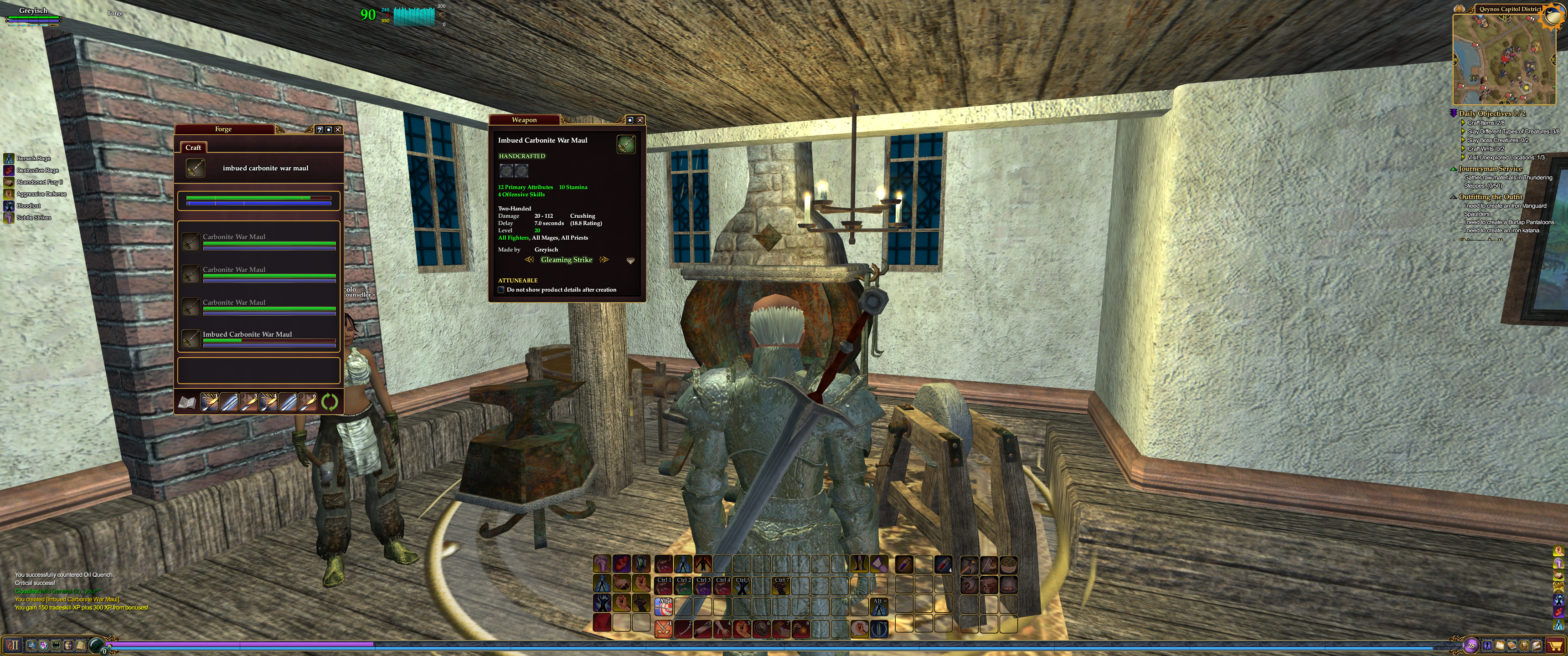Select the Berserk Rage effect icon
Screen dimensions: 1568x656
tap(9, 159)
